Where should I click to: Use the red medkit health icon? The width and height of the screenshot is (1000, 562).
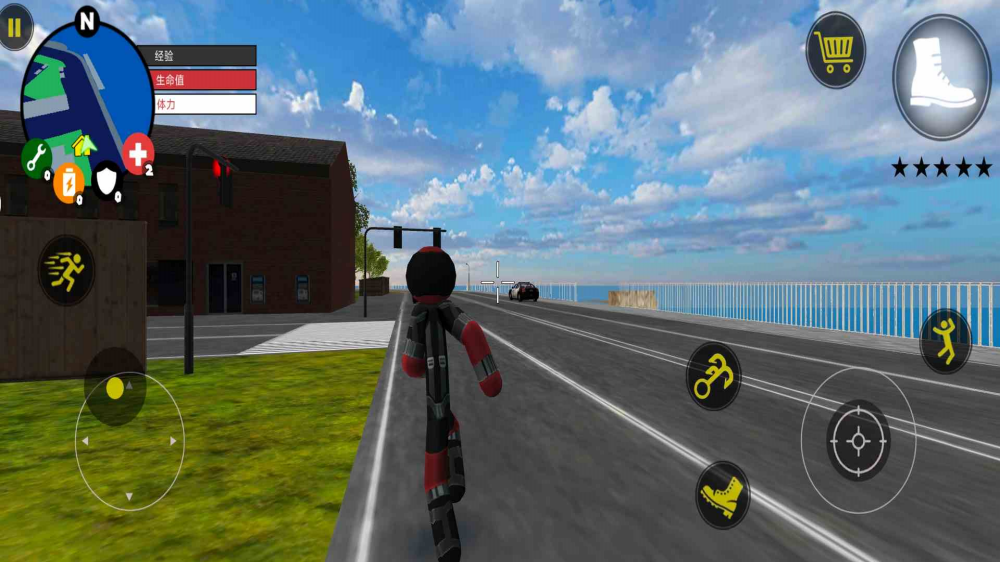(138, 154)
